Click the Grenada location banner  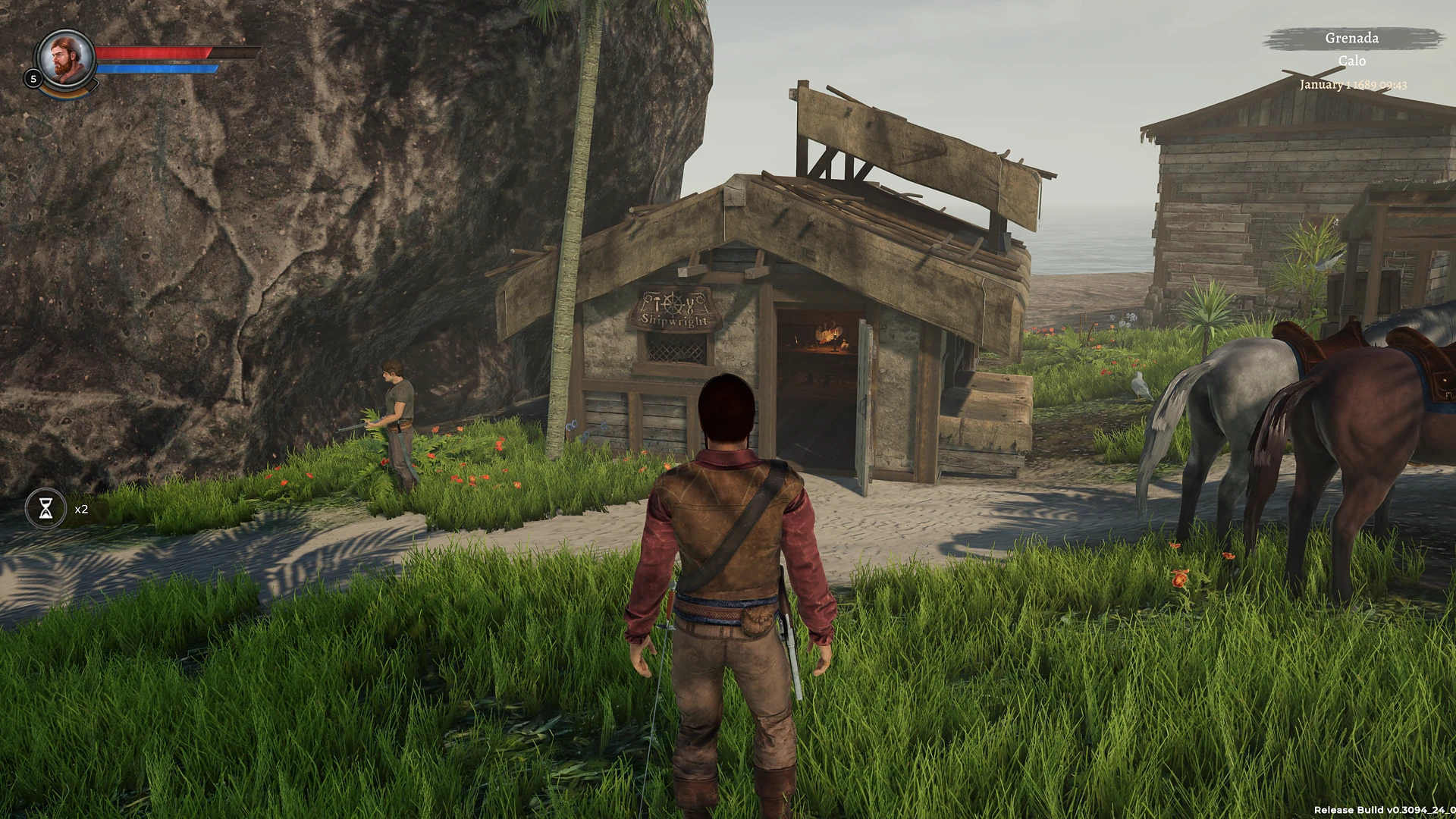tap(1352, 38)
